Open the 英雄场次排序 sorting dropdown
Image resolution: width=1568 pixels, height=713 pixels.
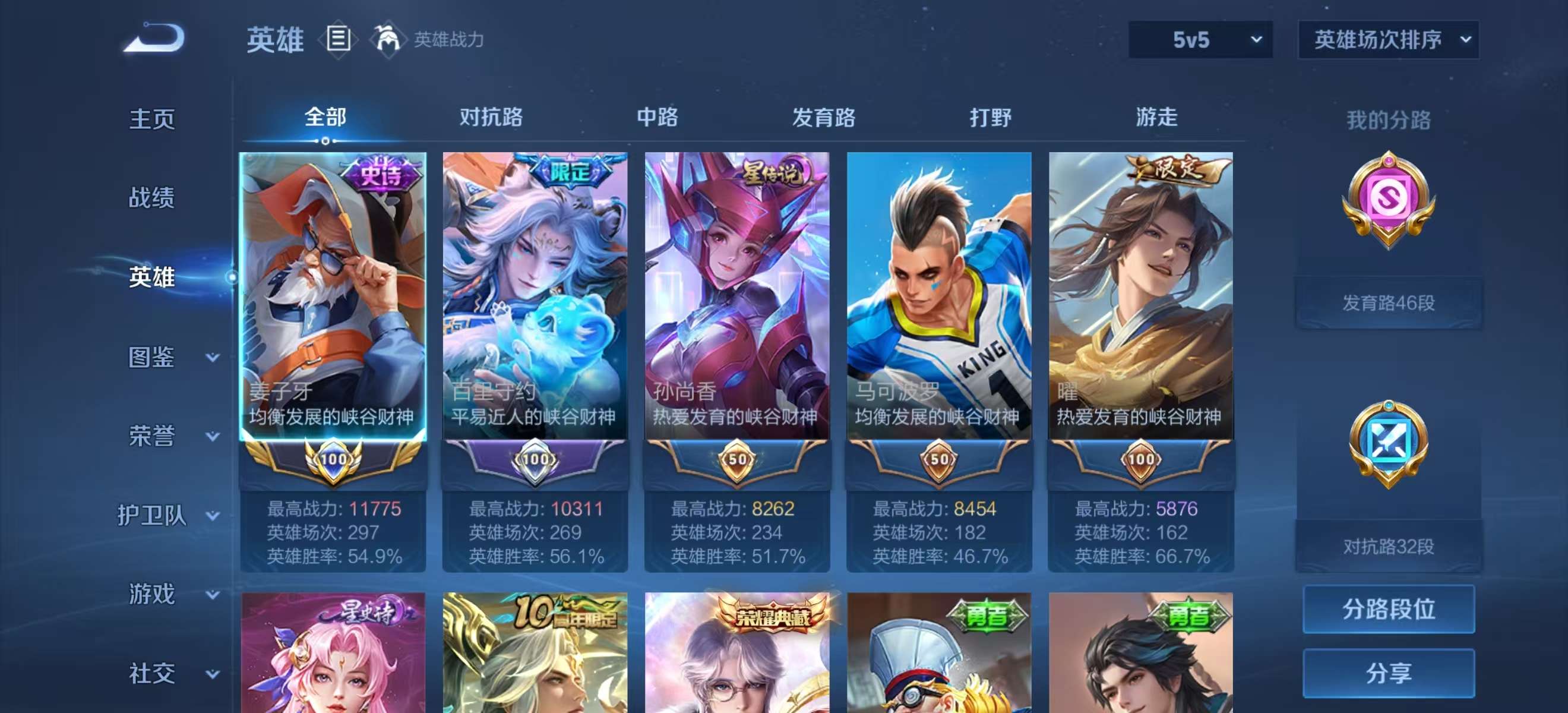click(x=1388, y=40)
